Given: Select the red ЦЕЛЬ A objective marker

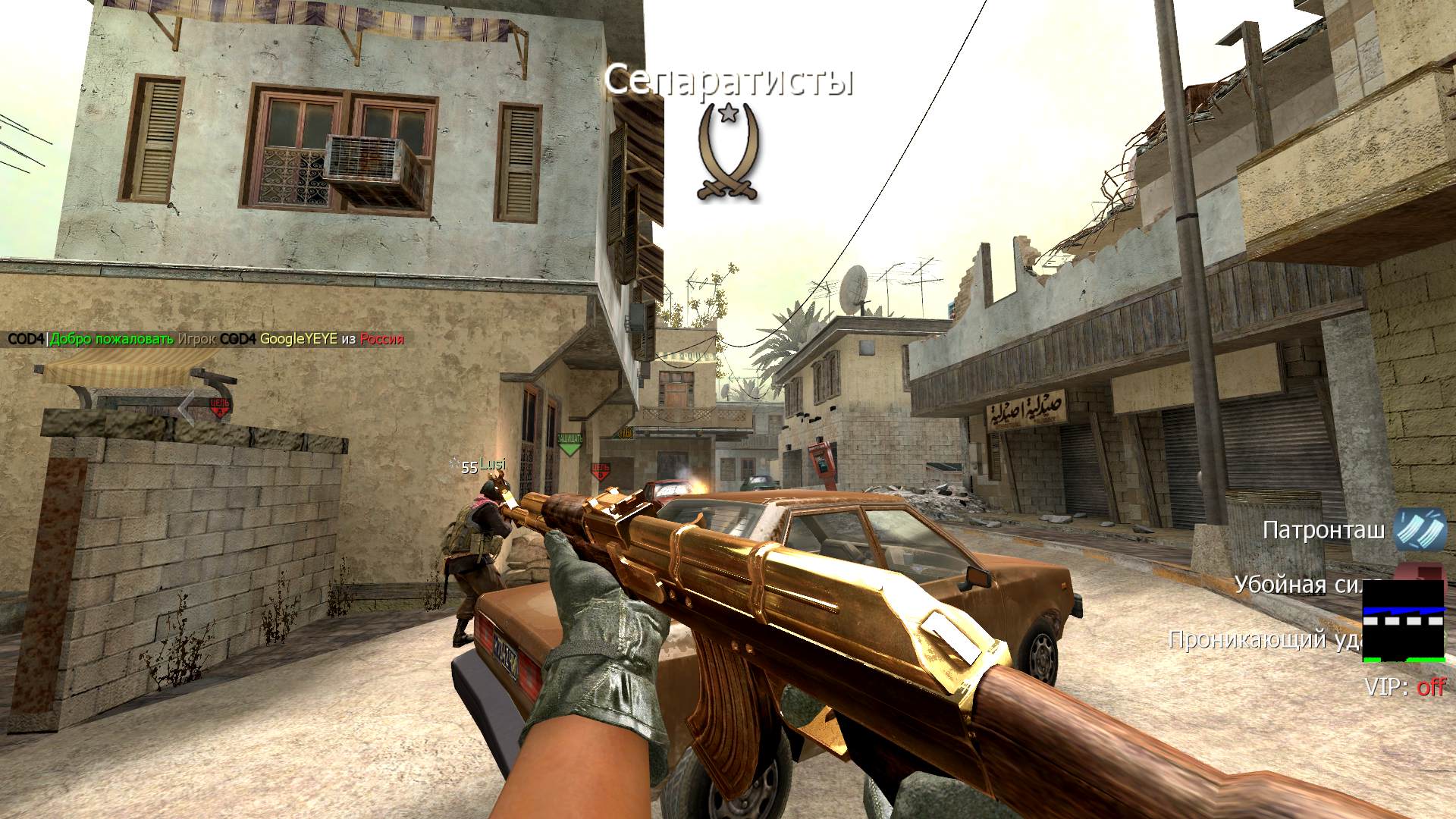Looking at the screenshot, I should point(220,407).
